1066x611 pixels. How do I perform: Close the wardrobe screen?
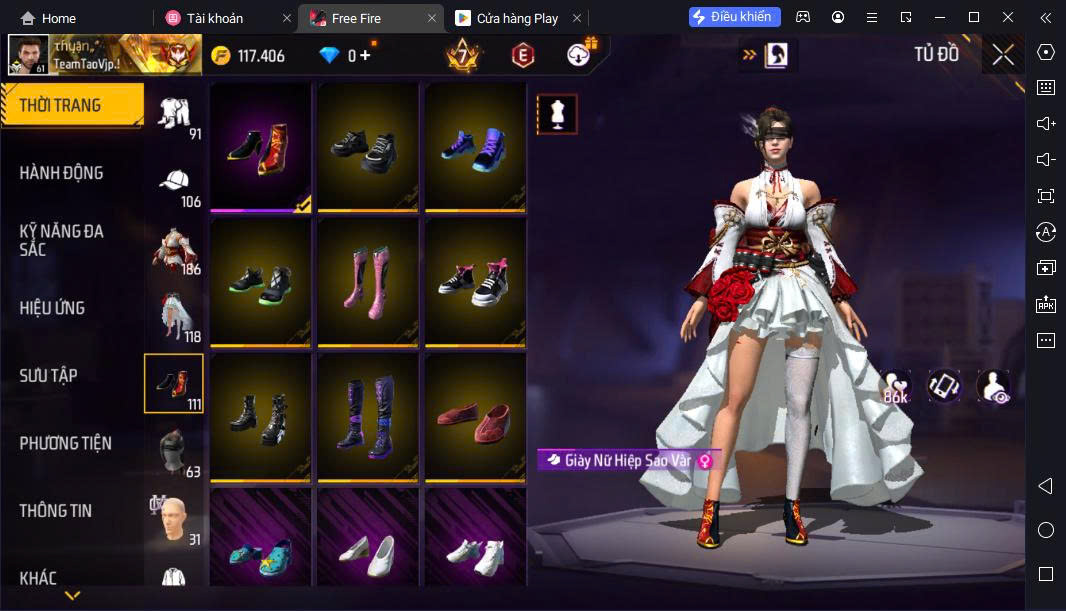1003,55
